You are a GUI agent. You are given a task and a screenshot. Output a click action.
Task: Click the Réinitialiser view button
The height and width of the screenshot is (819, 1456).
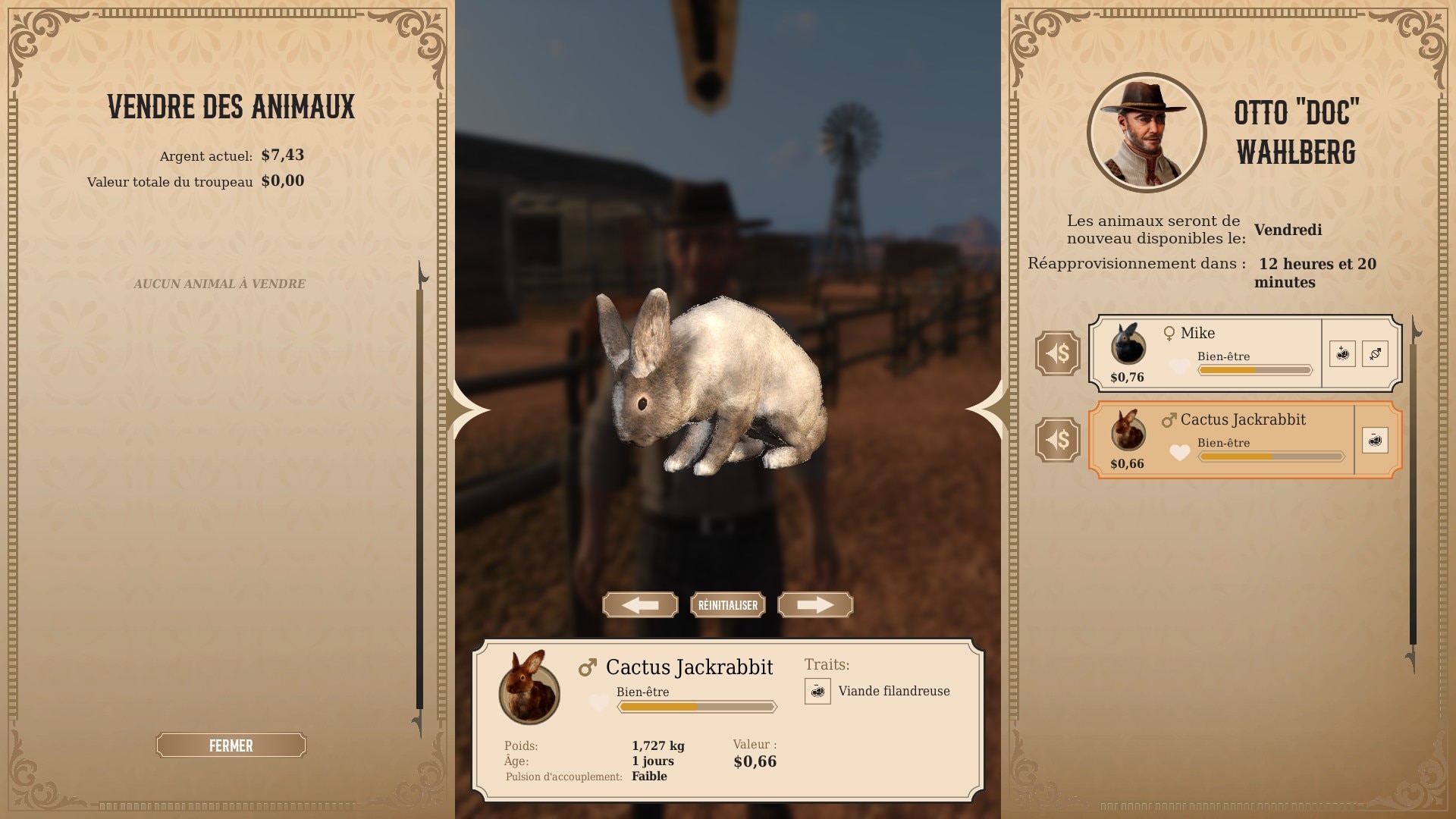pyautogui.click(x=728, y=604)
